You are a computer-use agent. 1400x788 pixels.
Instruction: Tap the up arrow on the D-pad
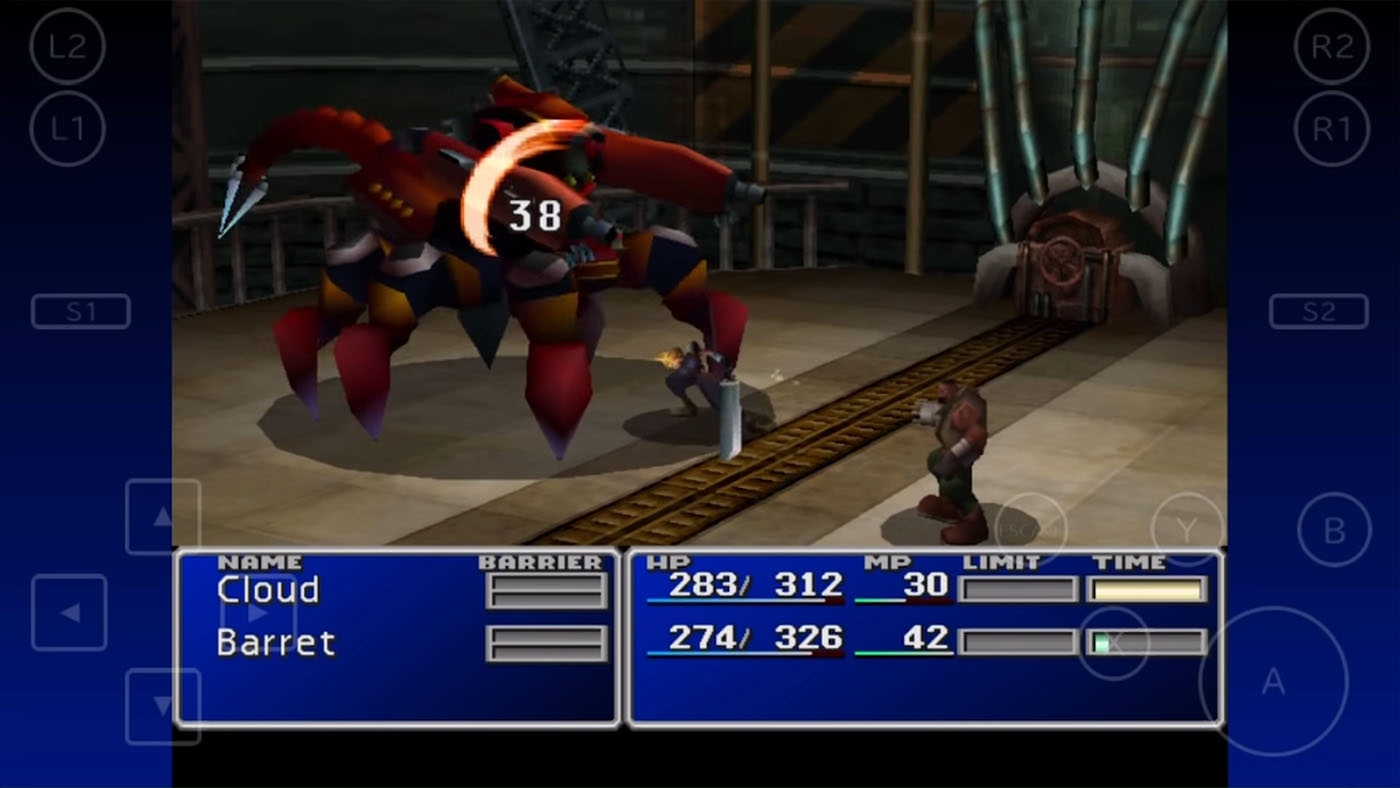click(x=162, y=517)
